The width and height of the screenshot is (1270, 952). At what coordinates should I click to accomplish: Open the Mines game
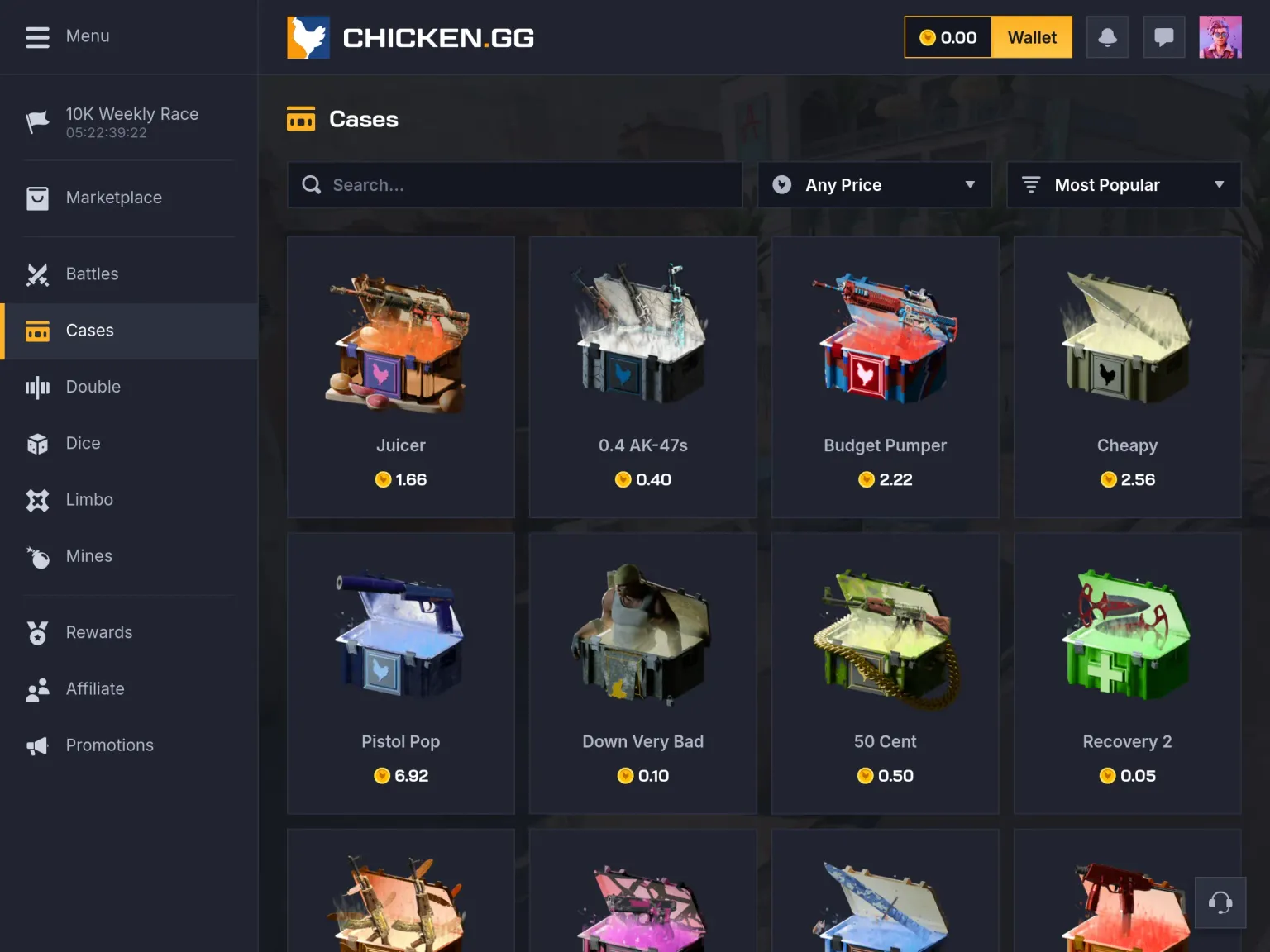tap(88, 556)
